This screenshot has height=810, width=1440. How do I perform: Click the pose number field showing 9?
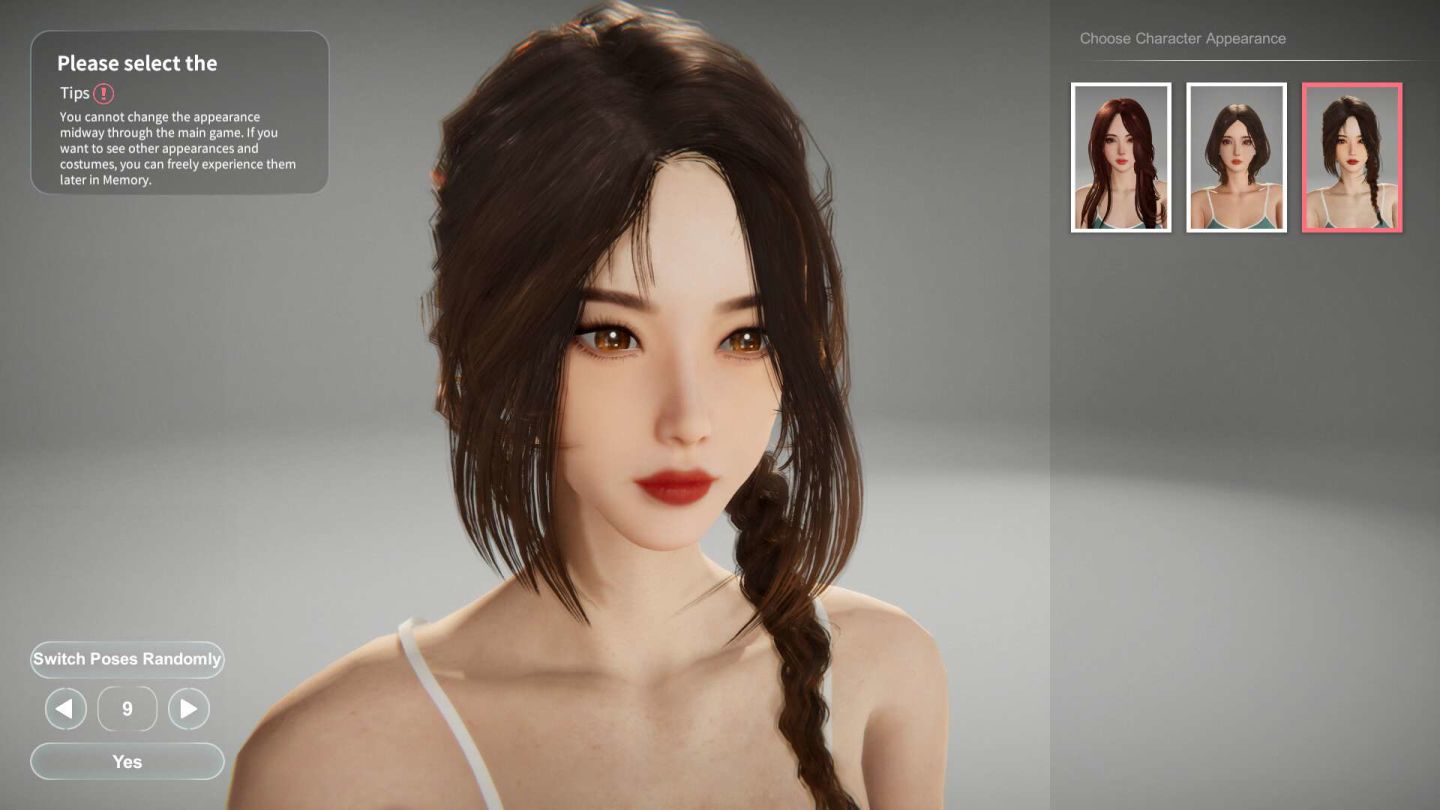click(127, 708)
